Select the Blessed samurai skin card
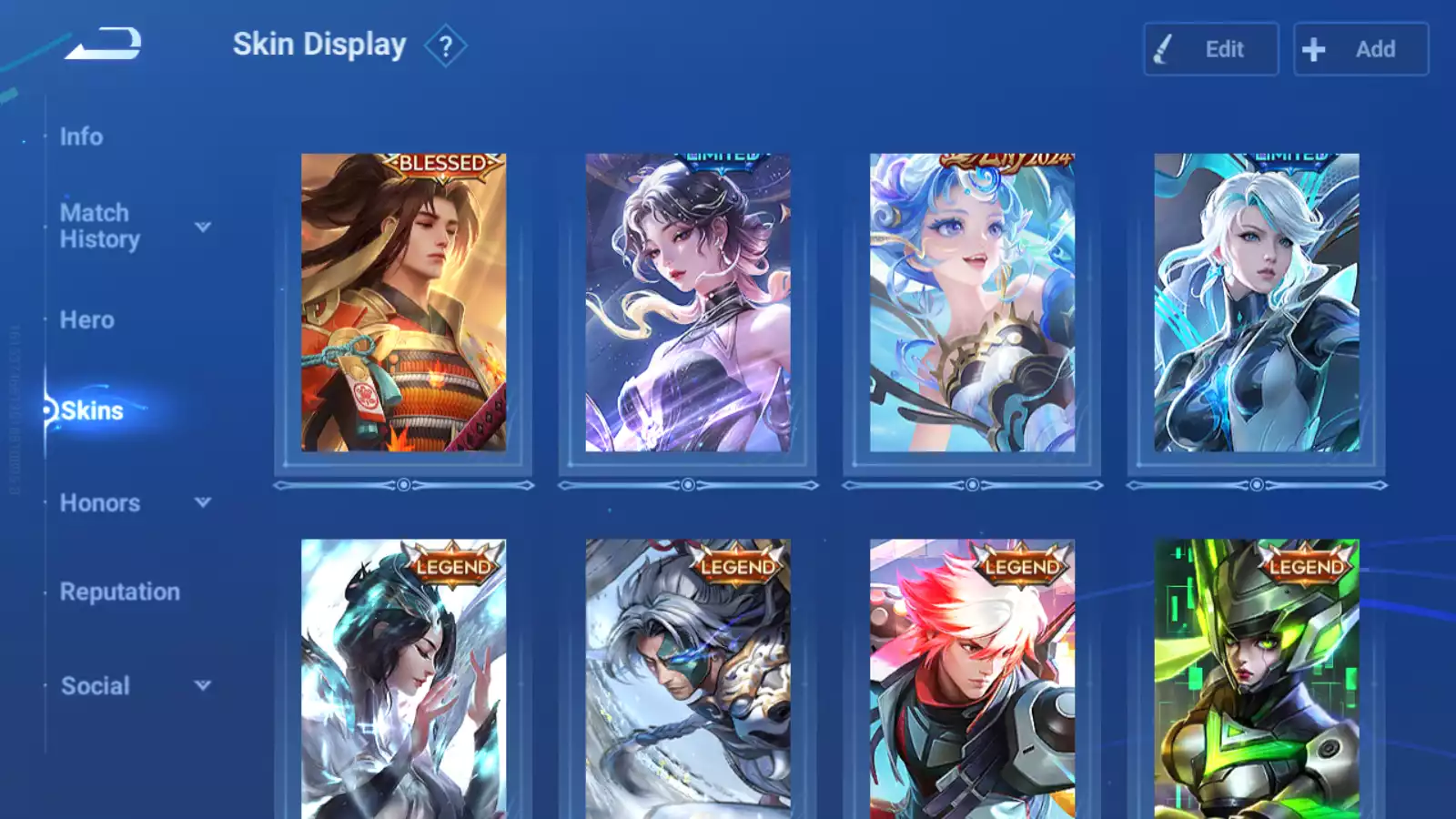The width and height of the screenshot is (1456, 819). (x=403, y=303)
